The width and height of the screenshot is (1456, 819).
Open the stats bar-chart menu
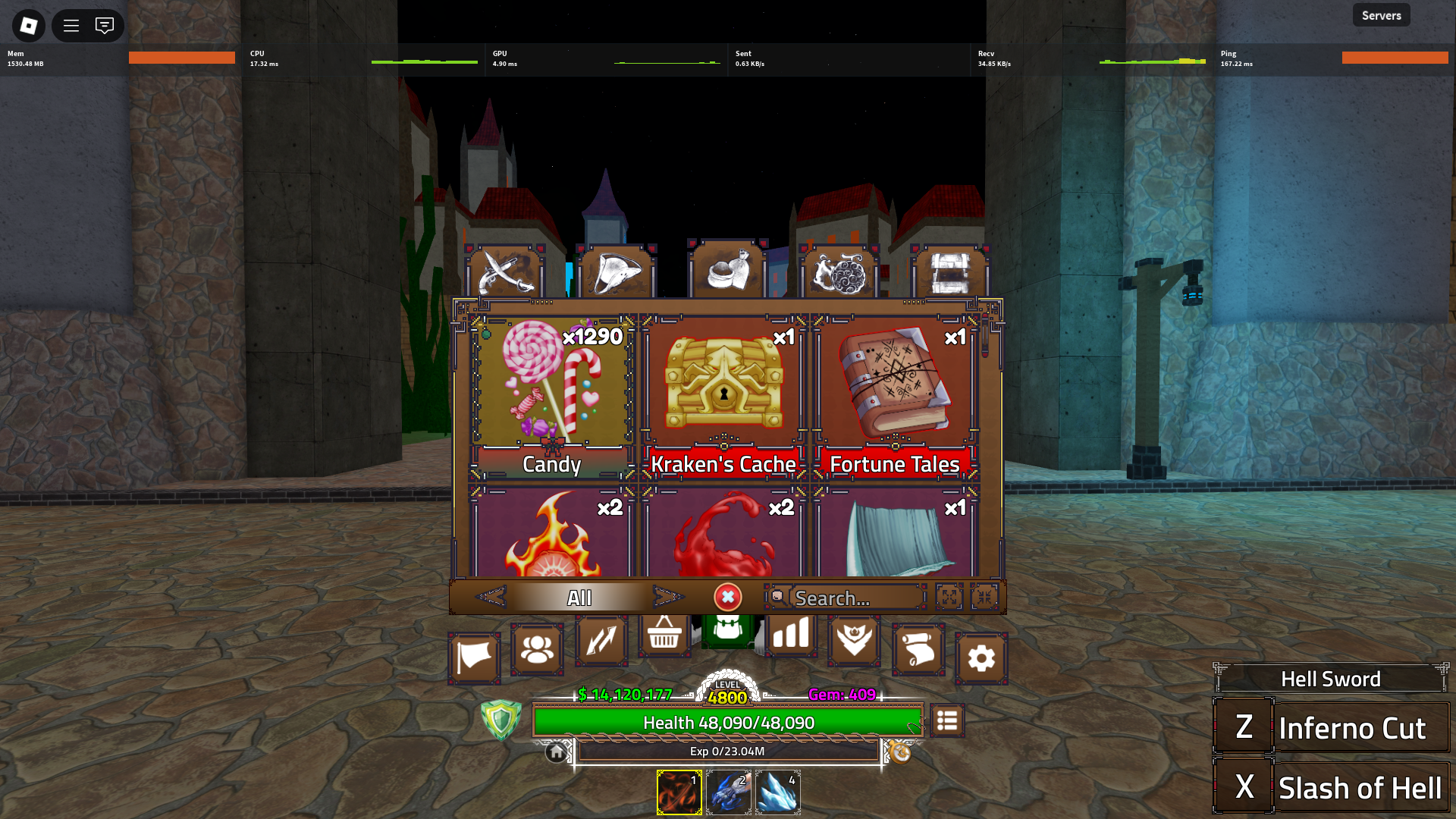790,634
